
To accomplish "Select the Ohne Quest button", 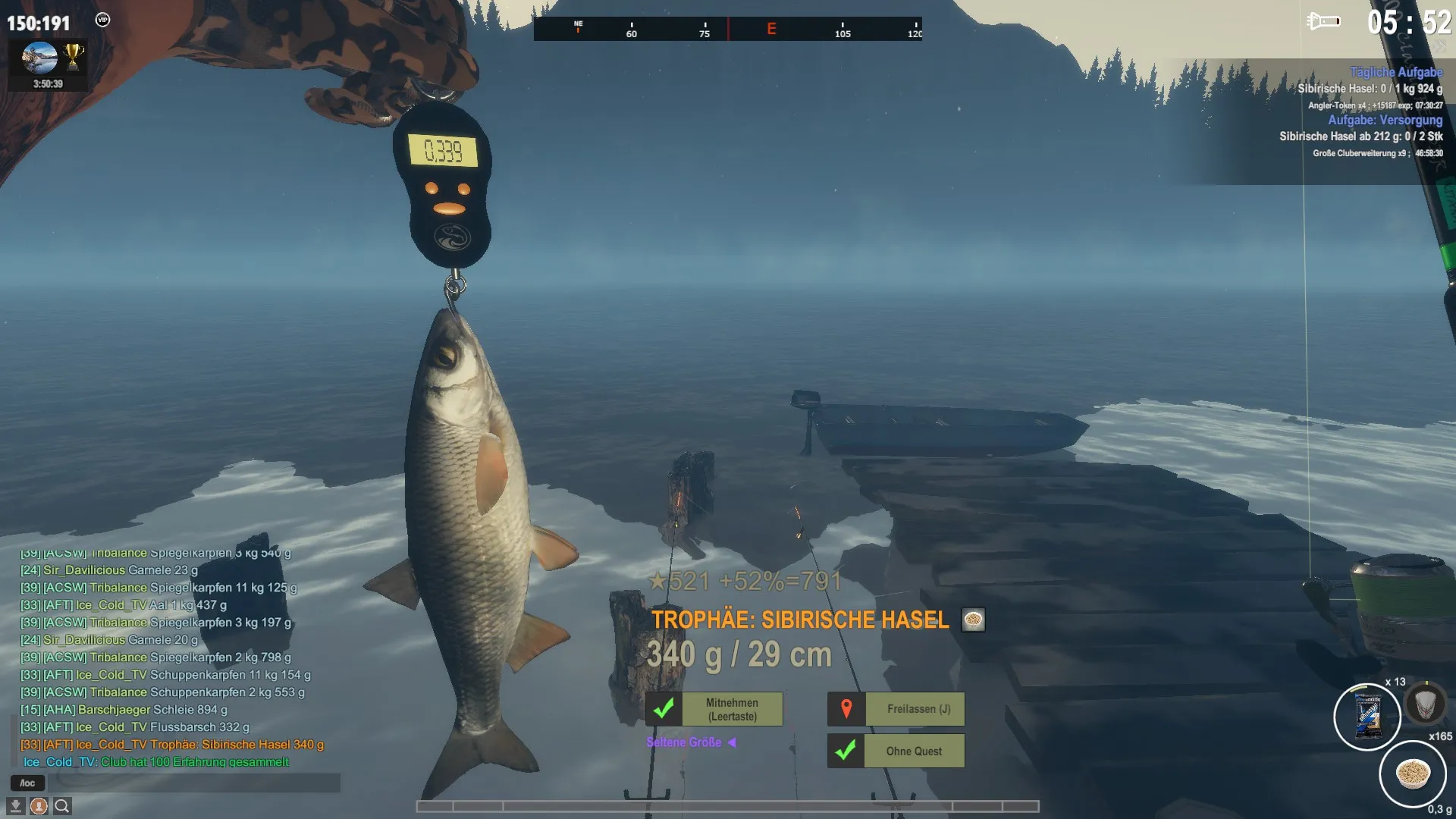I will pyautogui.click(x=914, y=751).
